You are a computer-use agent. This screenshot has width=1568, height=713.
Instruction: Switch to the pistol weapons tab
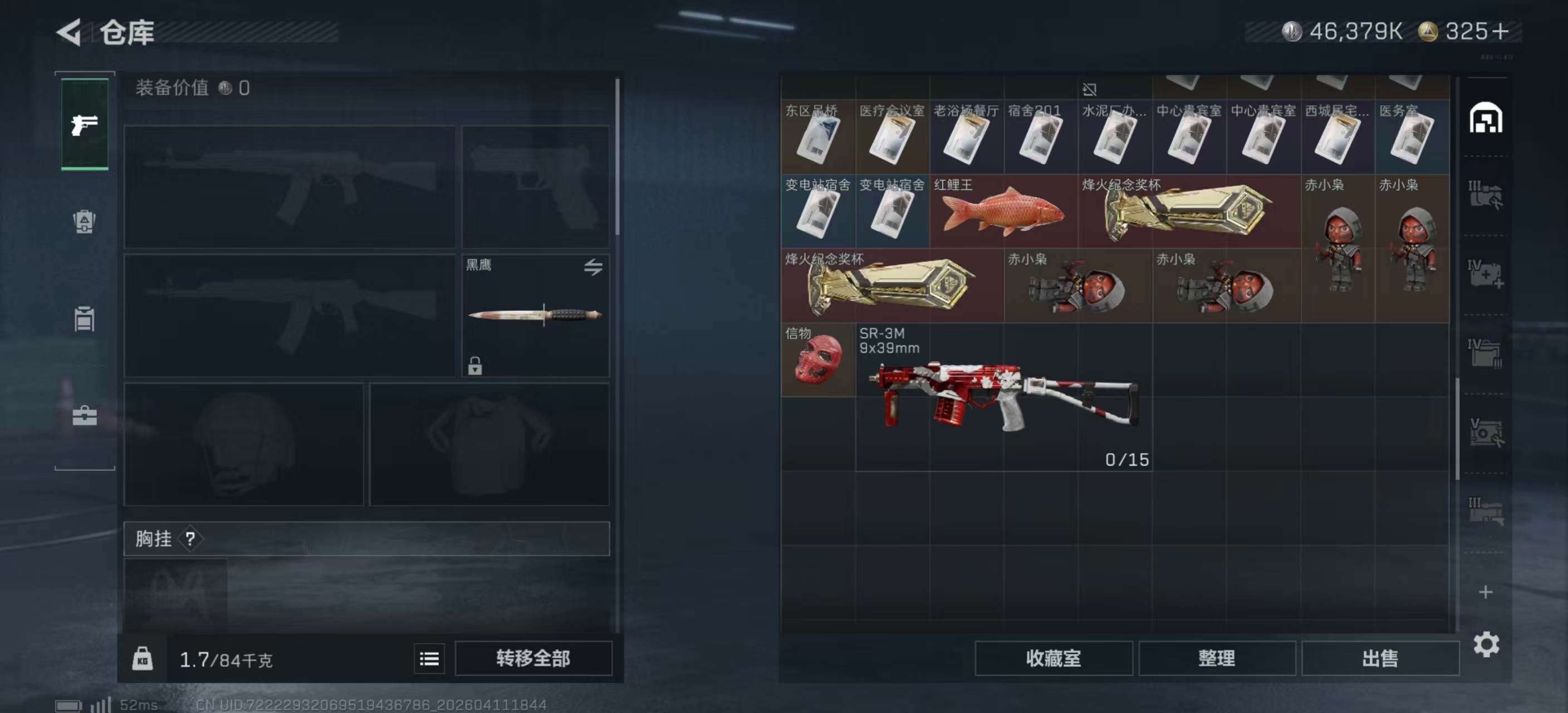pyautogui.click(x=85, y=125)
